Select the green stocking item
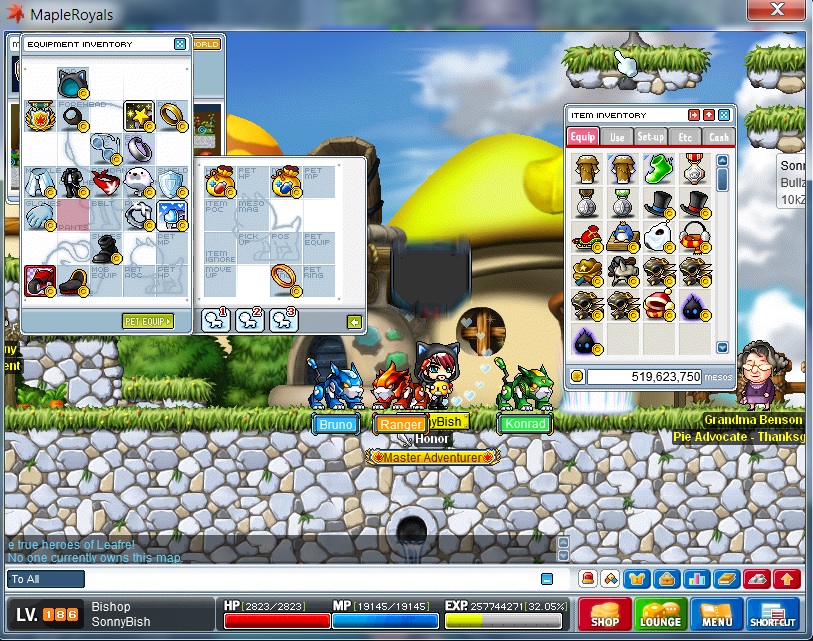This screenshot has height=641, width=813. pos(658,169)
